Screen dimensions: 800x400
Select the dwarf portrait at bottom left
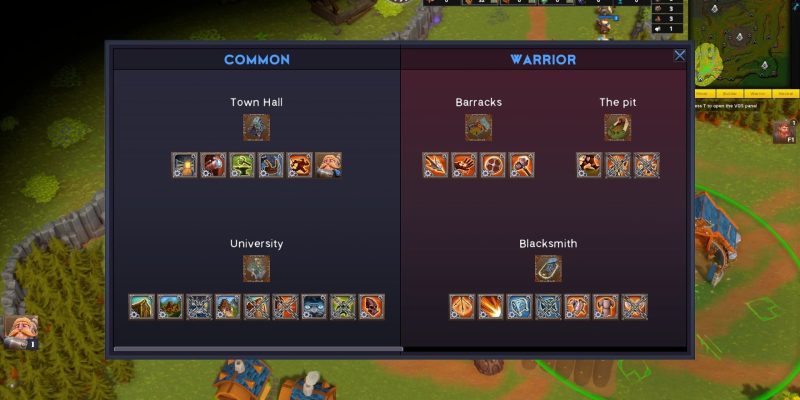[19, 331]
